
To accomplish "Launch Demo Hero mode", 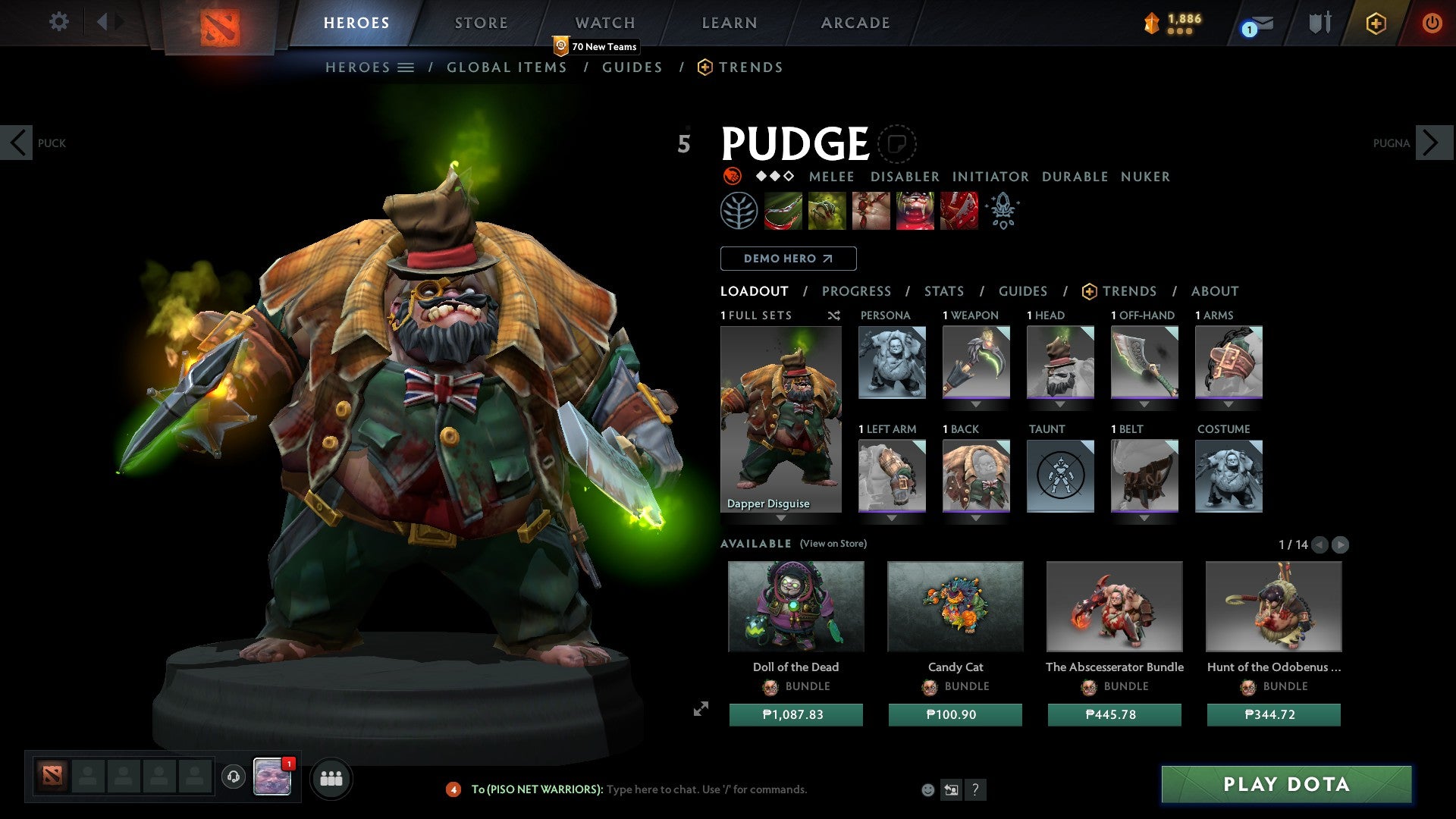I will (788, 259).
